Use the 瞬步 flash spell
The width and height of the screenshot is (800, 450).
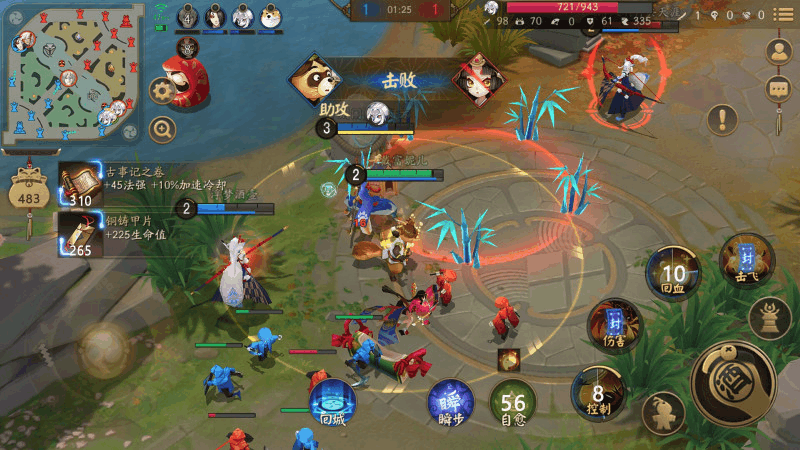click(x=451, y=403)
